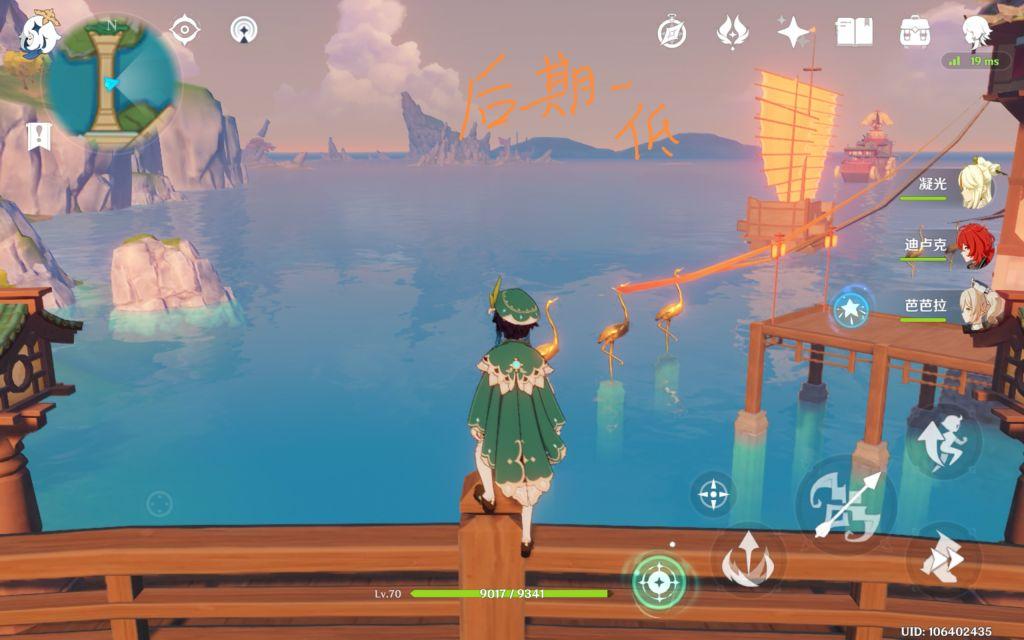The image size is (1024, 640).
Task: Open the character profile icon
Action: [977, 32]
